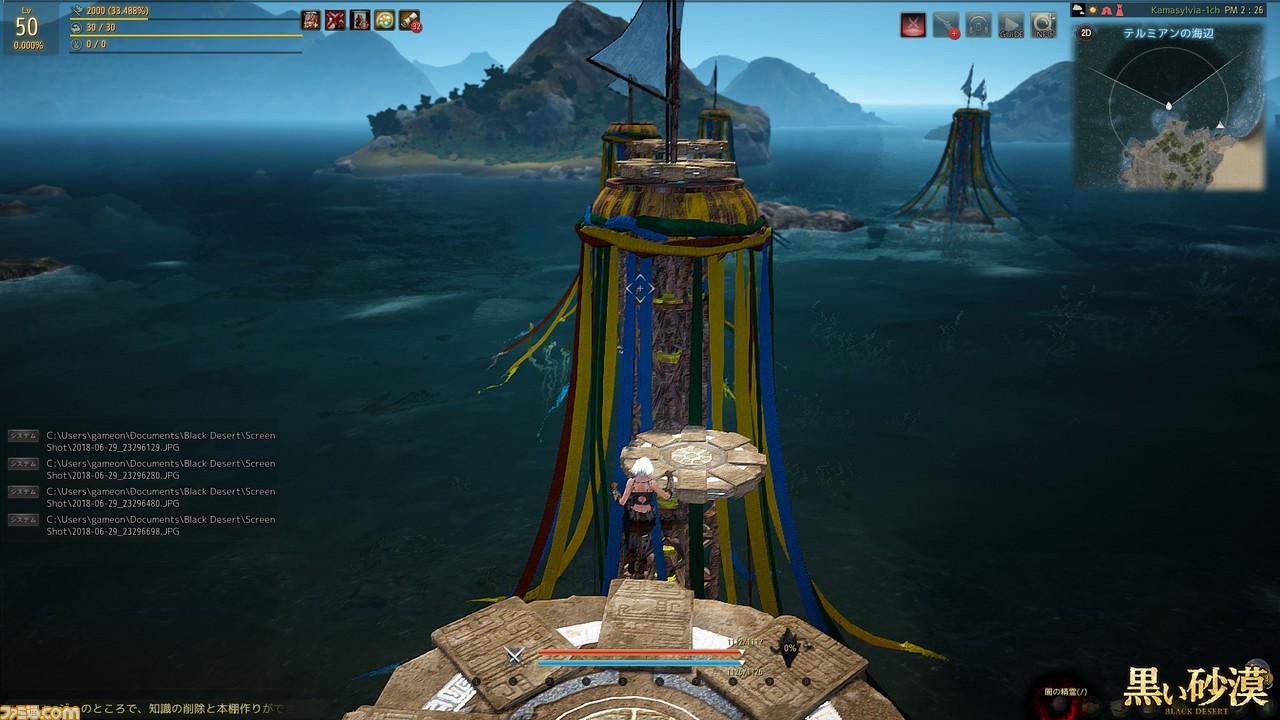Click the sword icon with red plus badge
The height and width of the screenshot is (720, 1280).
click(x=946, y=25)
